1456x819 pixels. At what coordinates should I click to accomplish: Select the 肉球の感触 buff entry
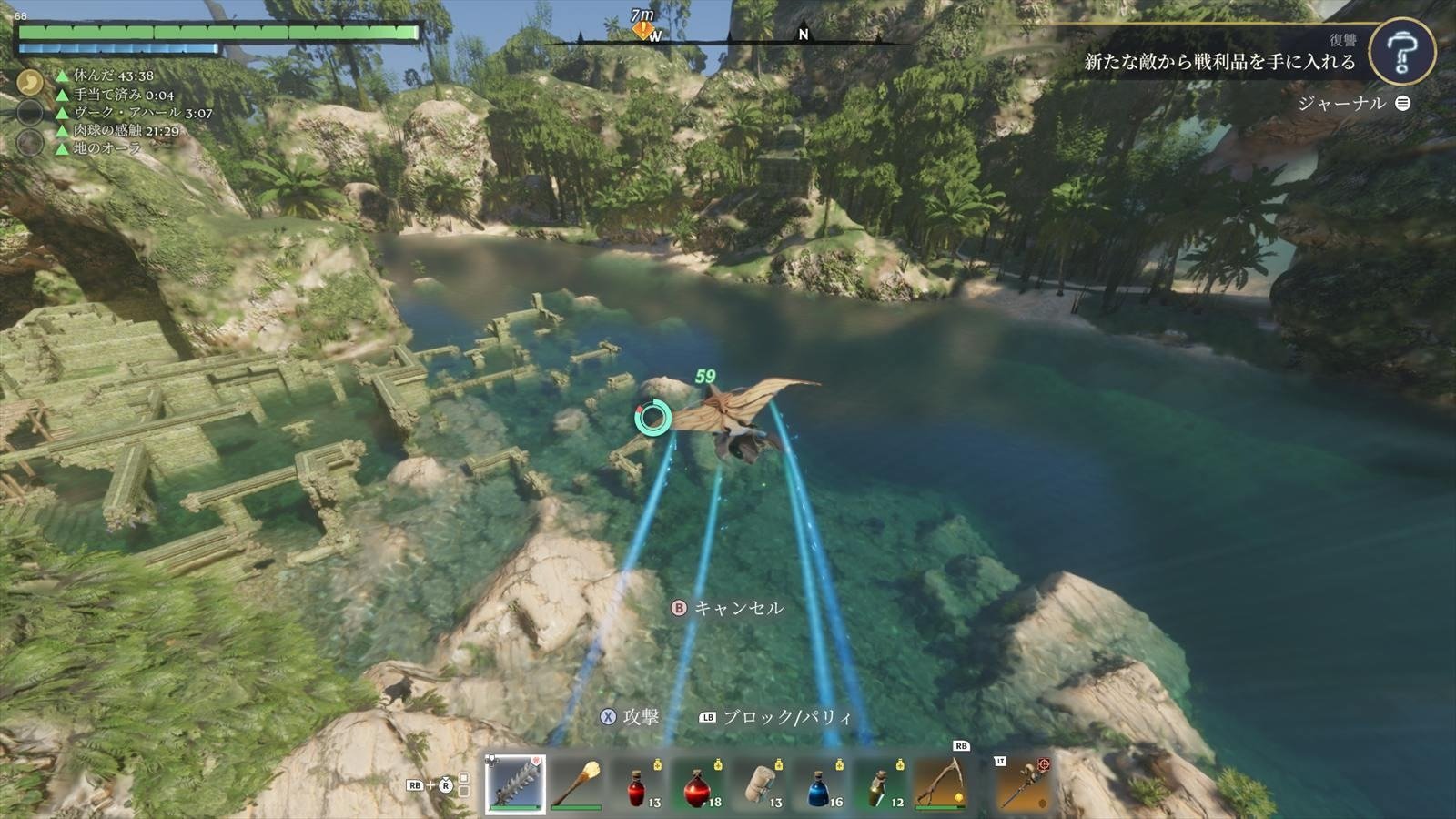coord(126,131)
